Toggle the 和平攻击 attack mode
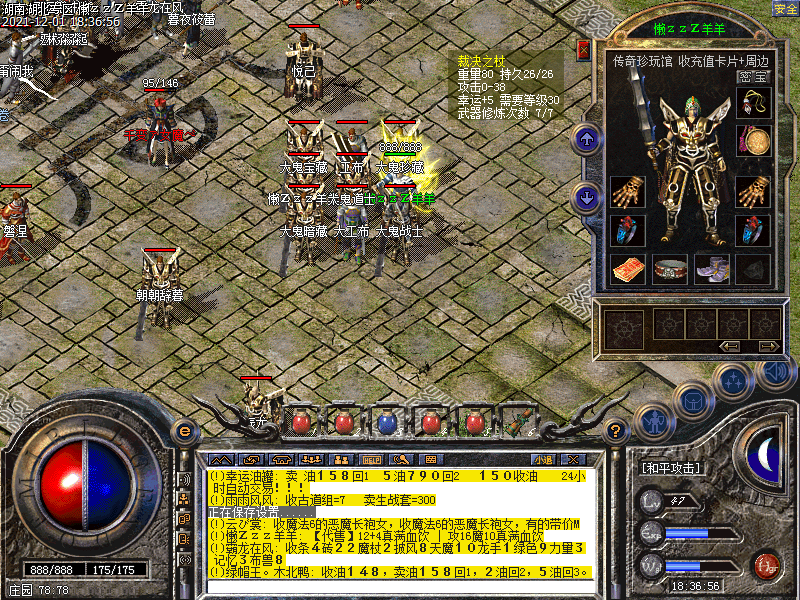Screen dimensions: 800x600 pyautogui.click(x=669, y=467)
